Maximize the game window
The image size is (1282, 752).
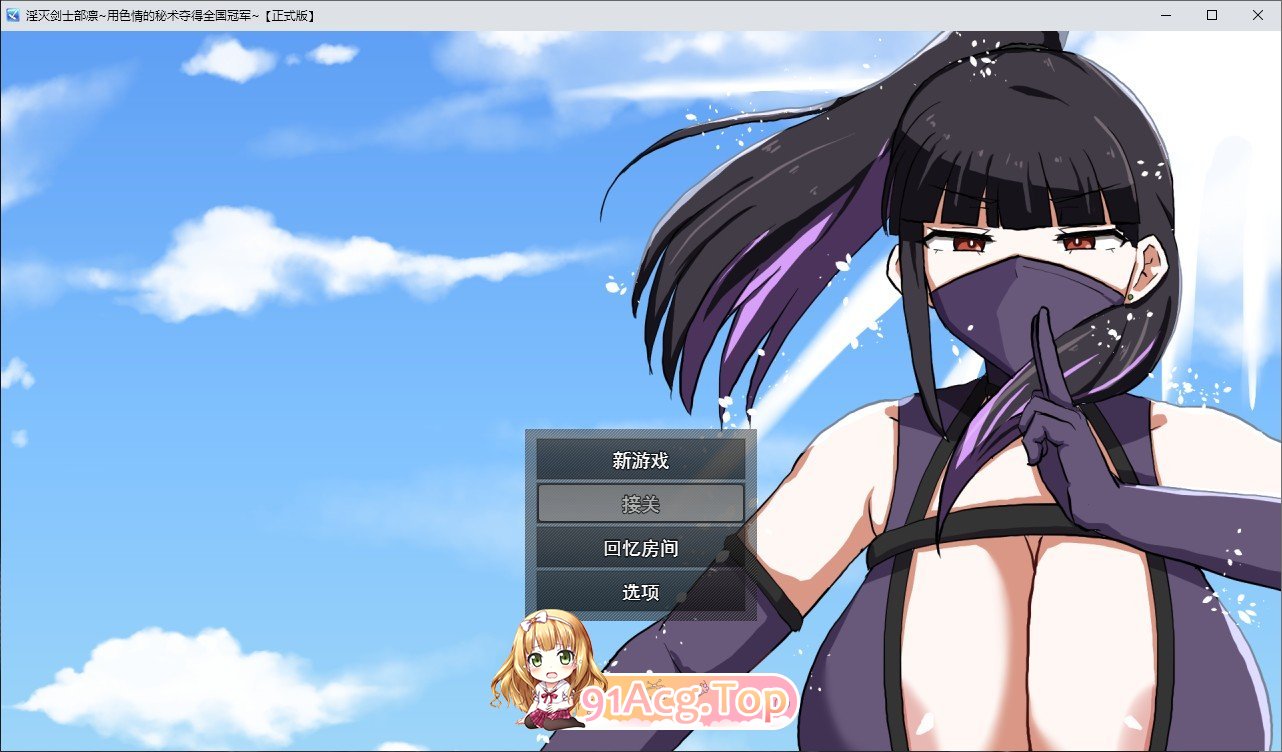pos(1210,14)
